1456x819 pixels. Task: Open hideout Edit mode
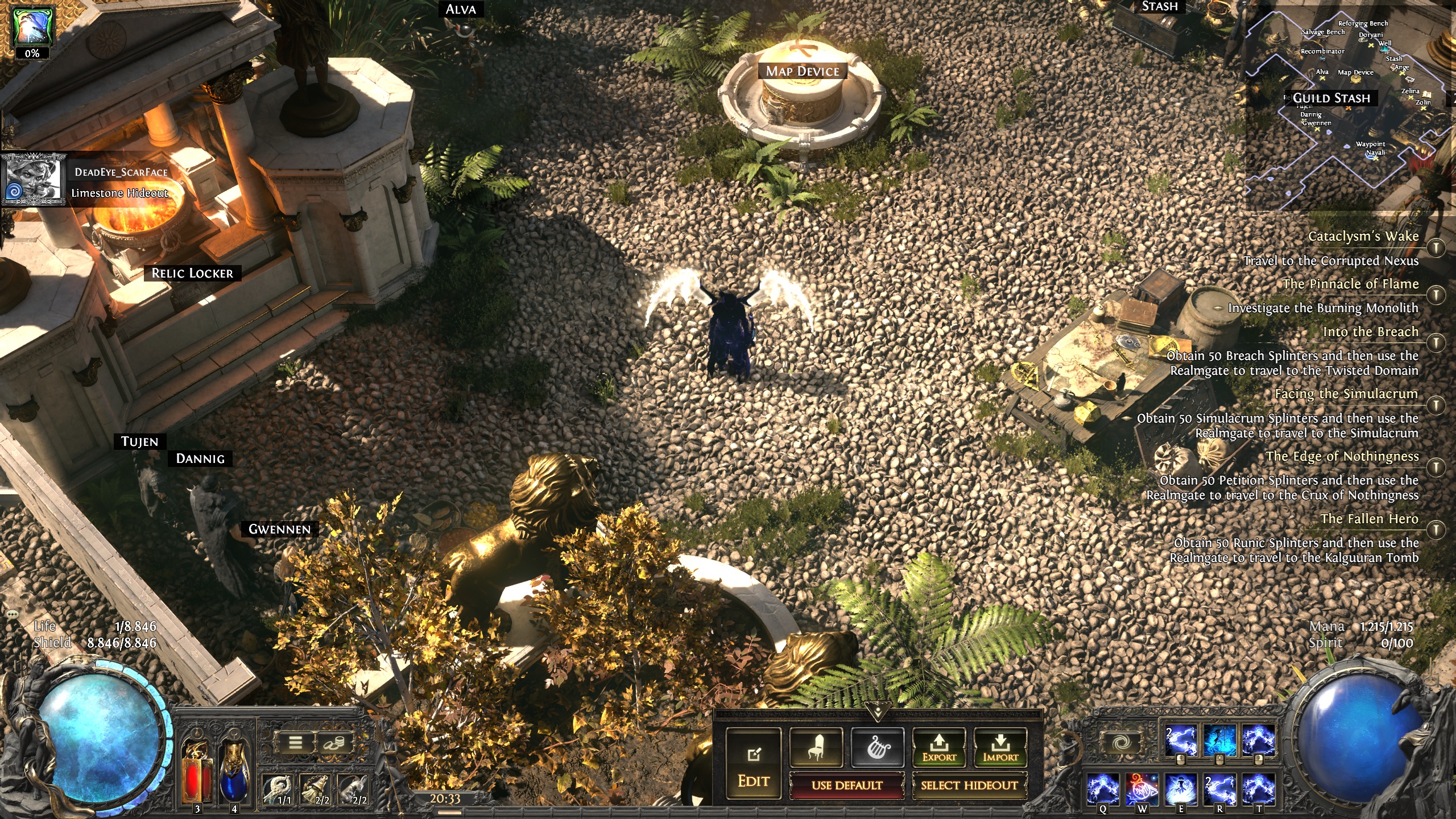(x=754, y=764)
